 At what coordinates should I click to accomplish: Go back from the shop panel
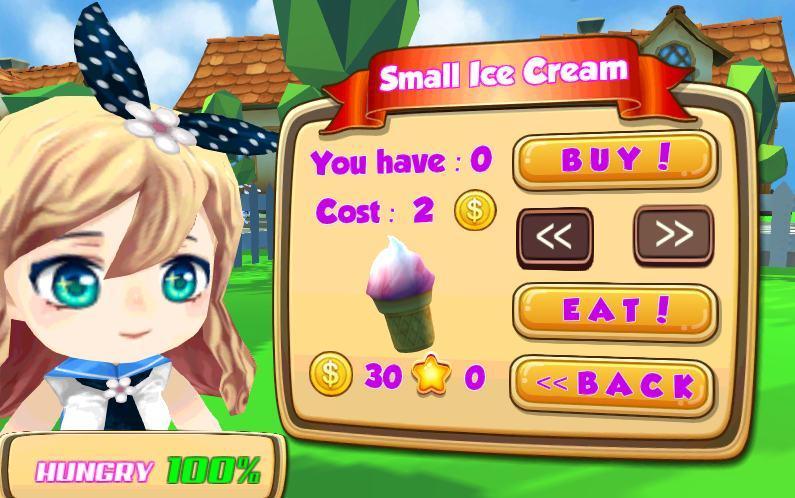pos(613,385)
